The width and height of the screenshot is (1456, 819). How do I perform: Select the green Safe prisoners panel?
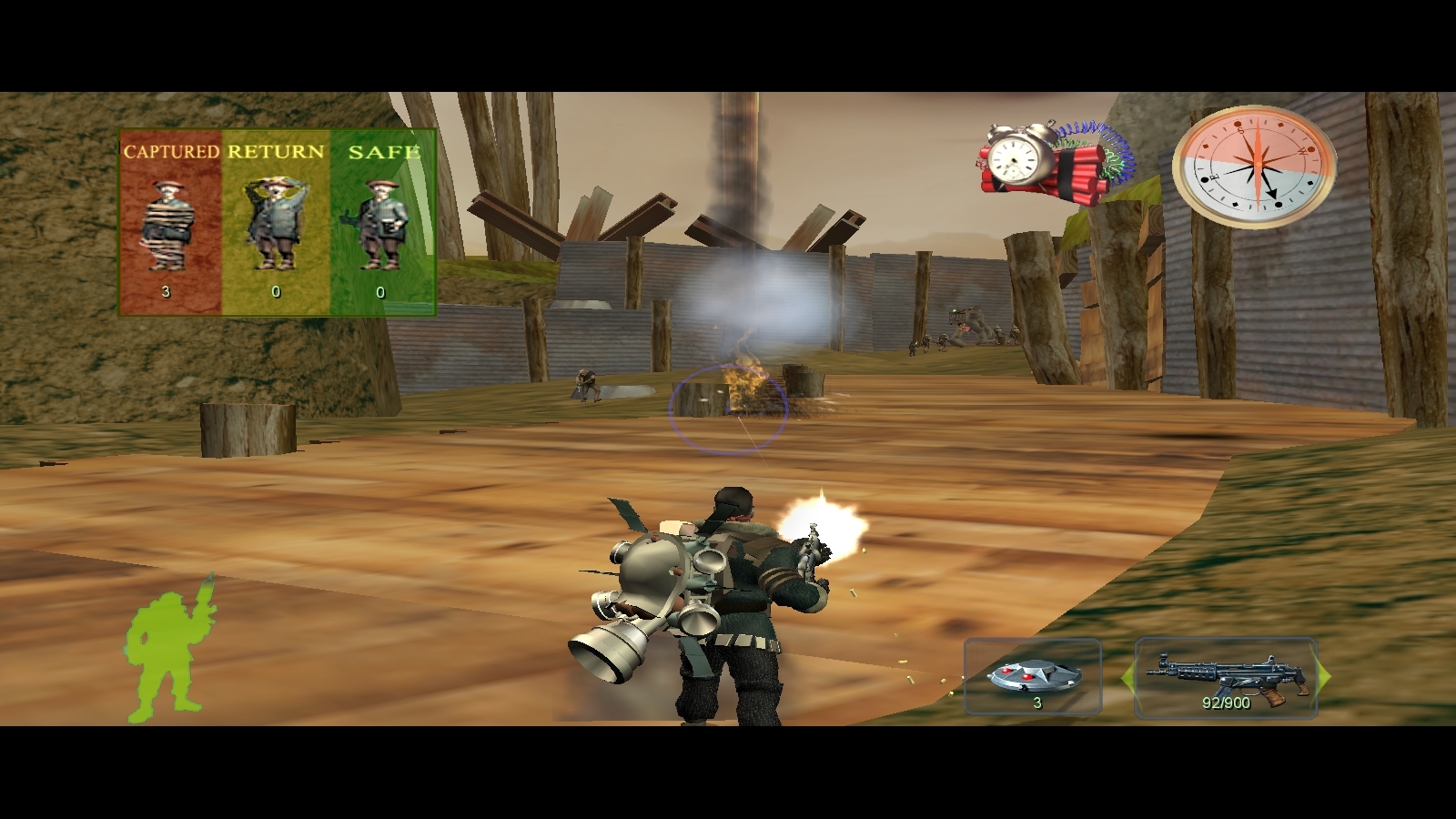(x=382, y=223)
